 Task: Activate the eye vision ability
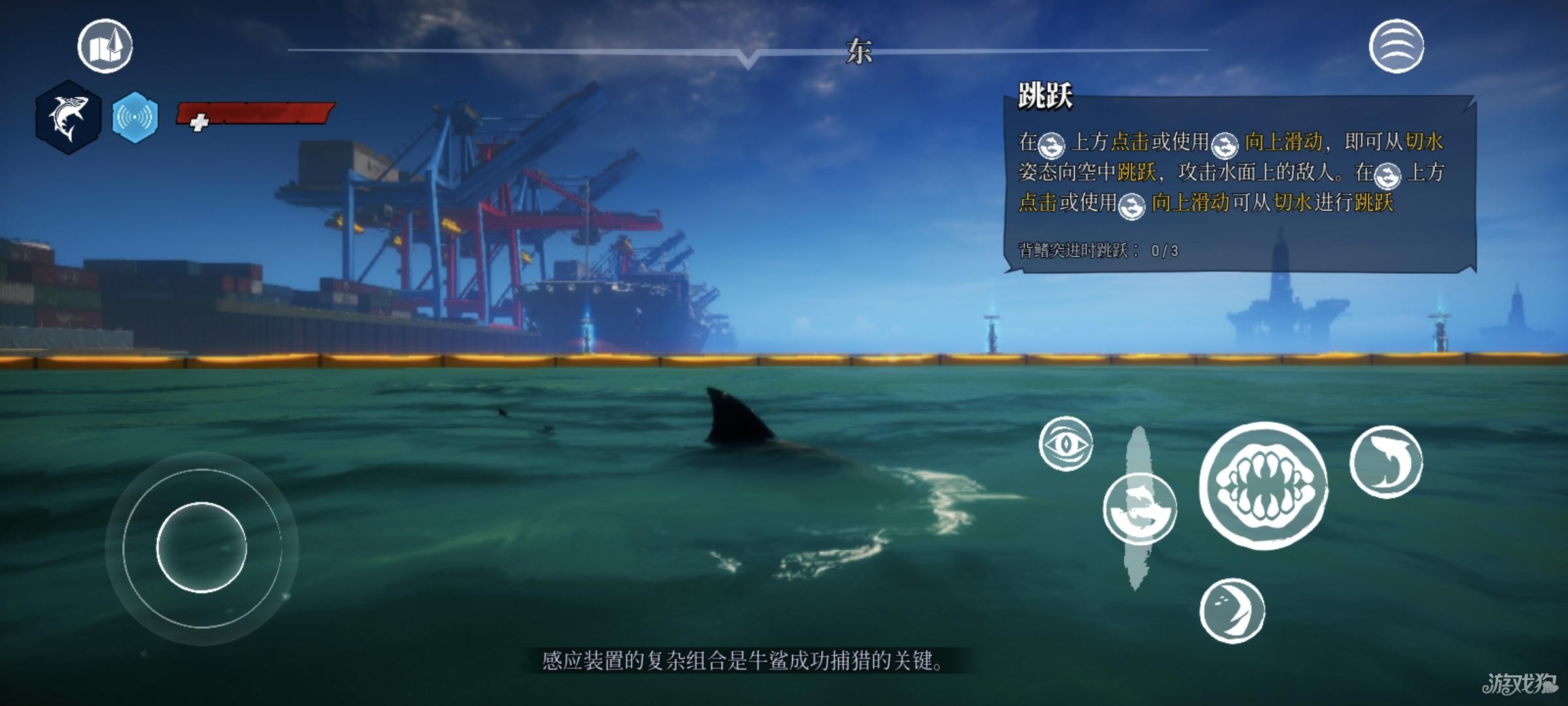(x=1066, y=444)
